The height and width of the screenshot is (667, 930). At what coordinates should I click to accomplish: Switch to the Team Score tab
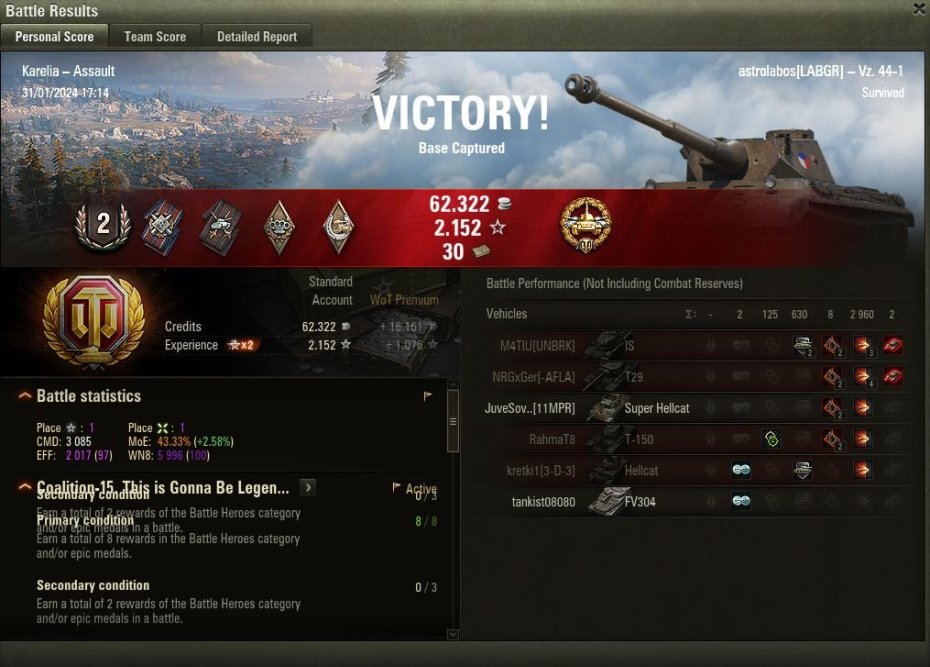pyautogui.click(x=155, y=37)
